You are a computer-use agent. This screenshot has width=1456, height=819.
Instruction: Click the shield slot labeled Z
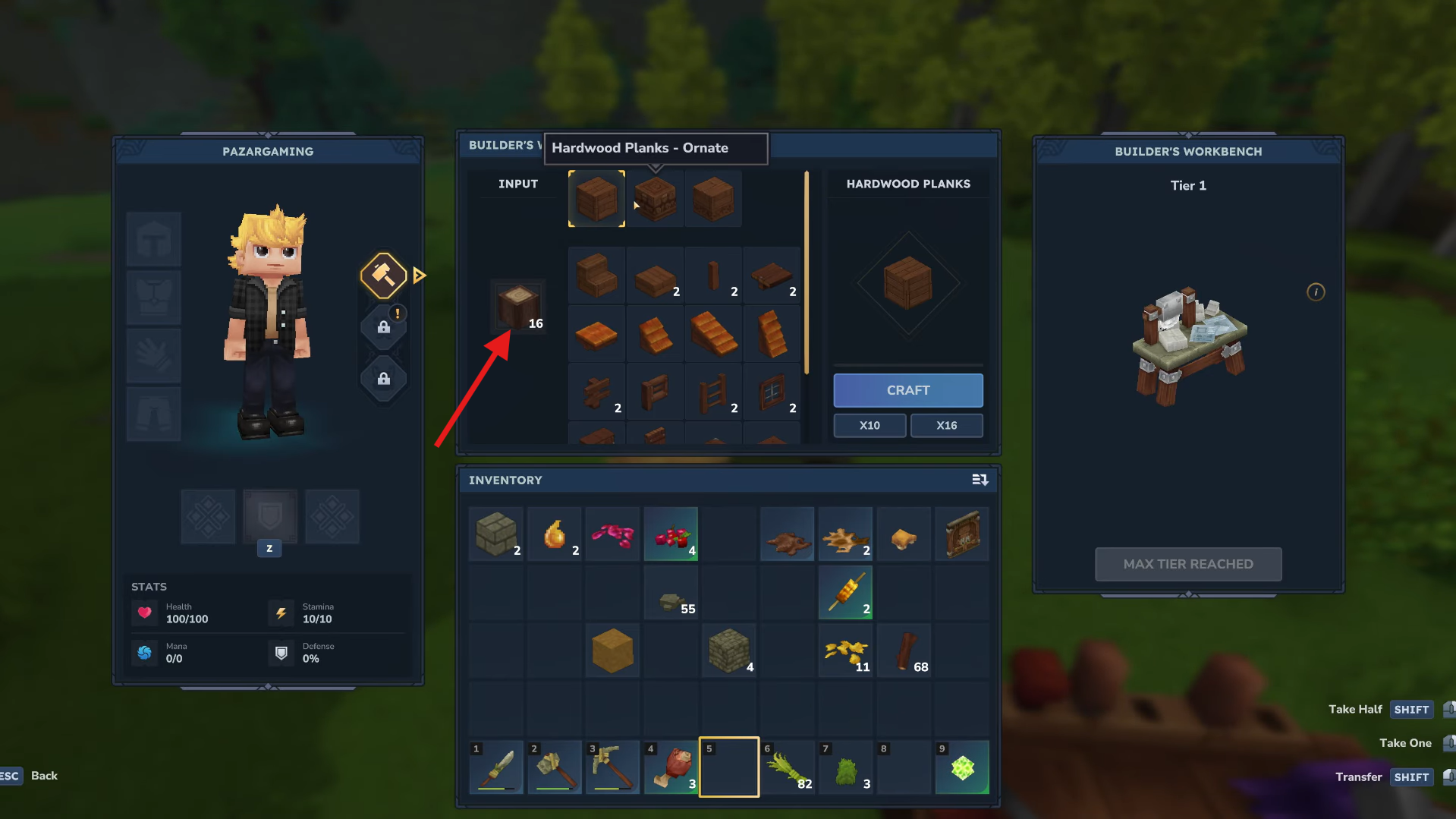(x=269, y=517)
